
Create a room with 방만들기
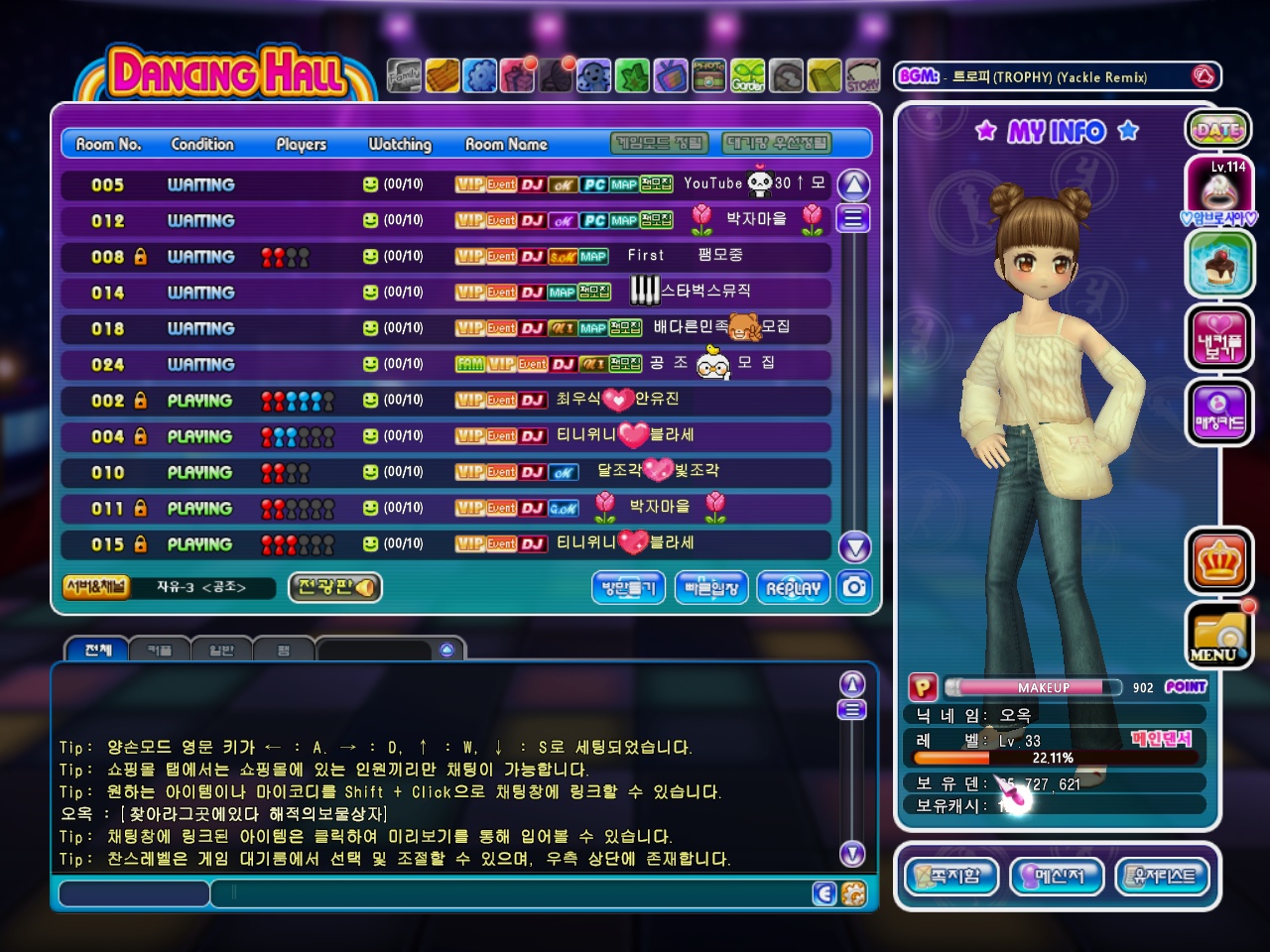point(629,588)
